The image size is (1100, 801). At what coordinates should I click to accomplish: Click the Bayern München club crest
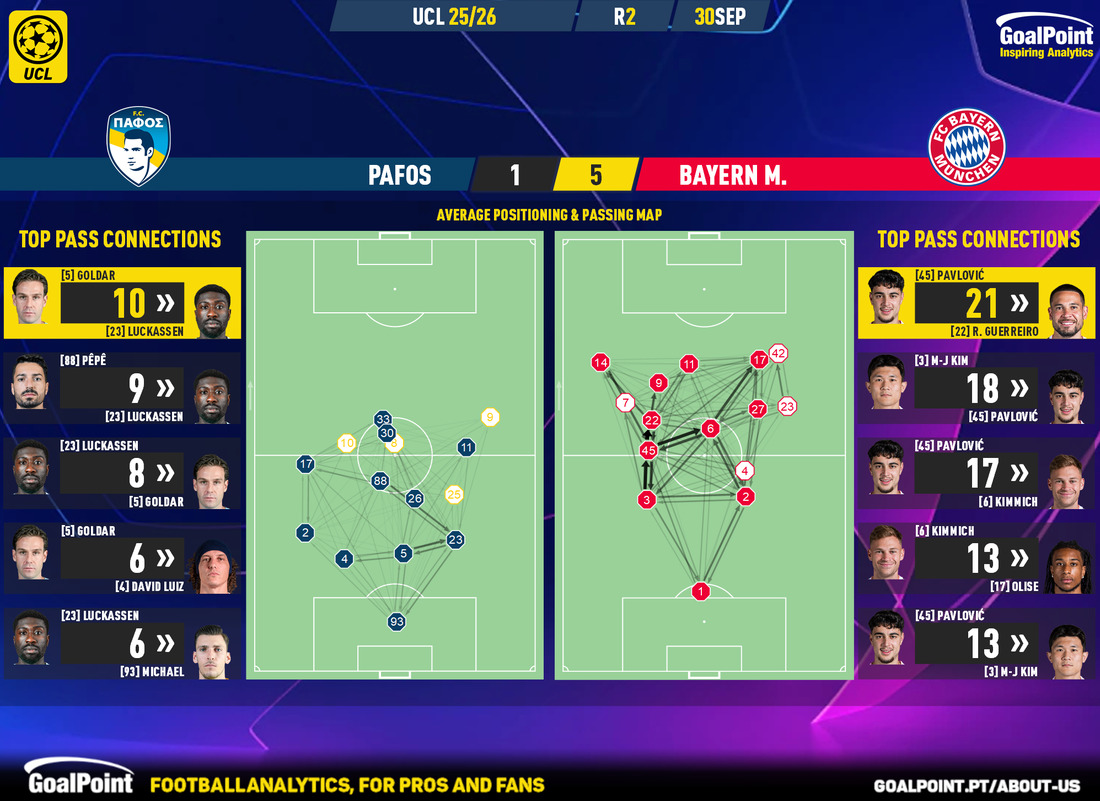[x=966, y=147]
